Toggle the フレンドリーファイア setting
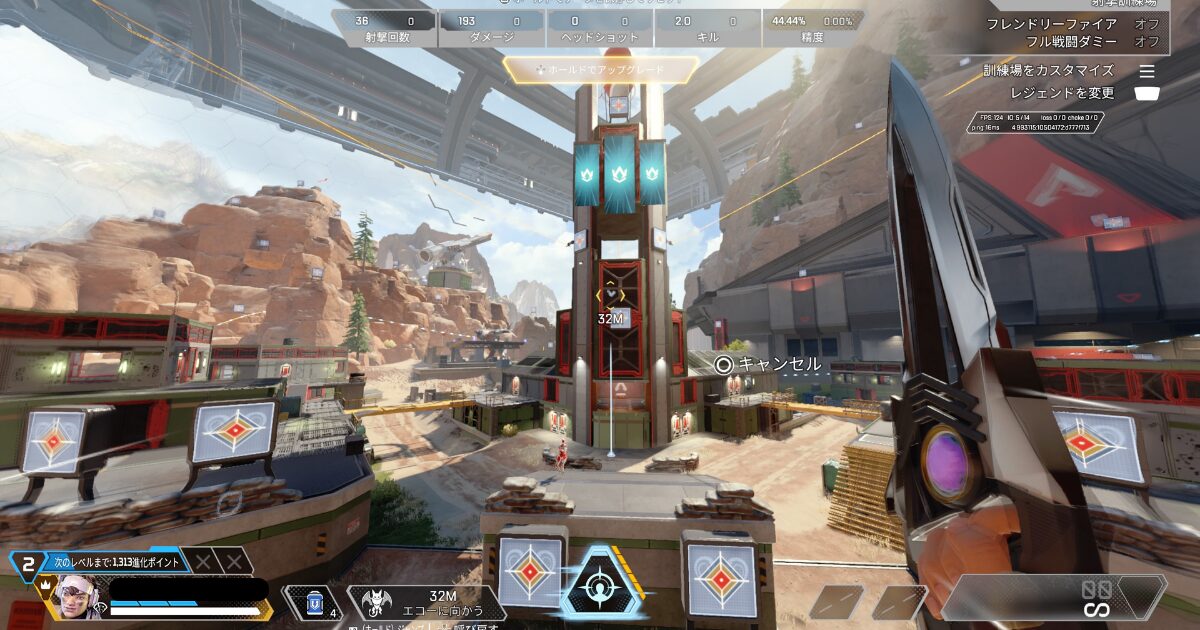This screenshot has width=1200, height=630. click(1071, 24)
